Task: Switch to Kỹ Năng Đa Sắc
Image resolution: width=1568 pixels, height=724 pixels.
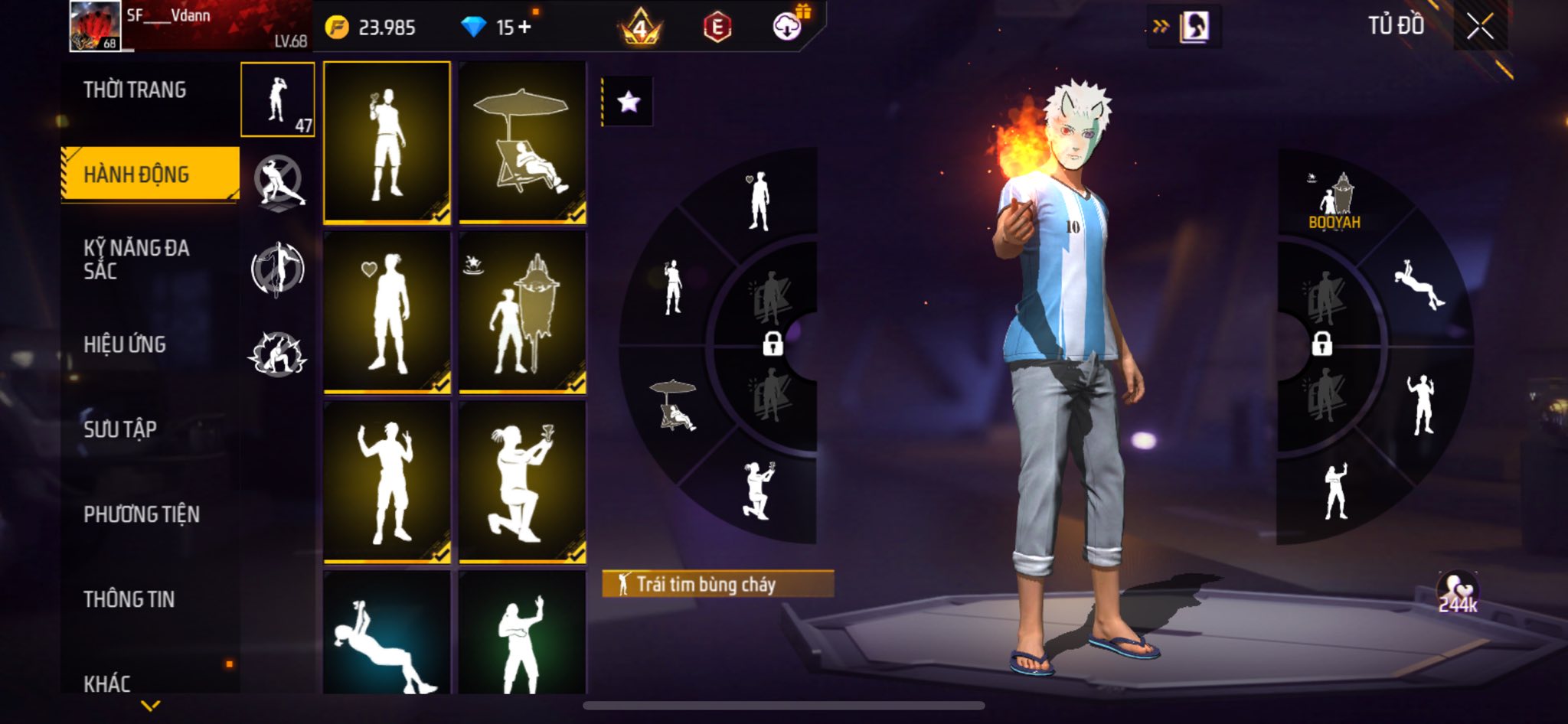Action: pyautogui.click(x=136, y=259)
